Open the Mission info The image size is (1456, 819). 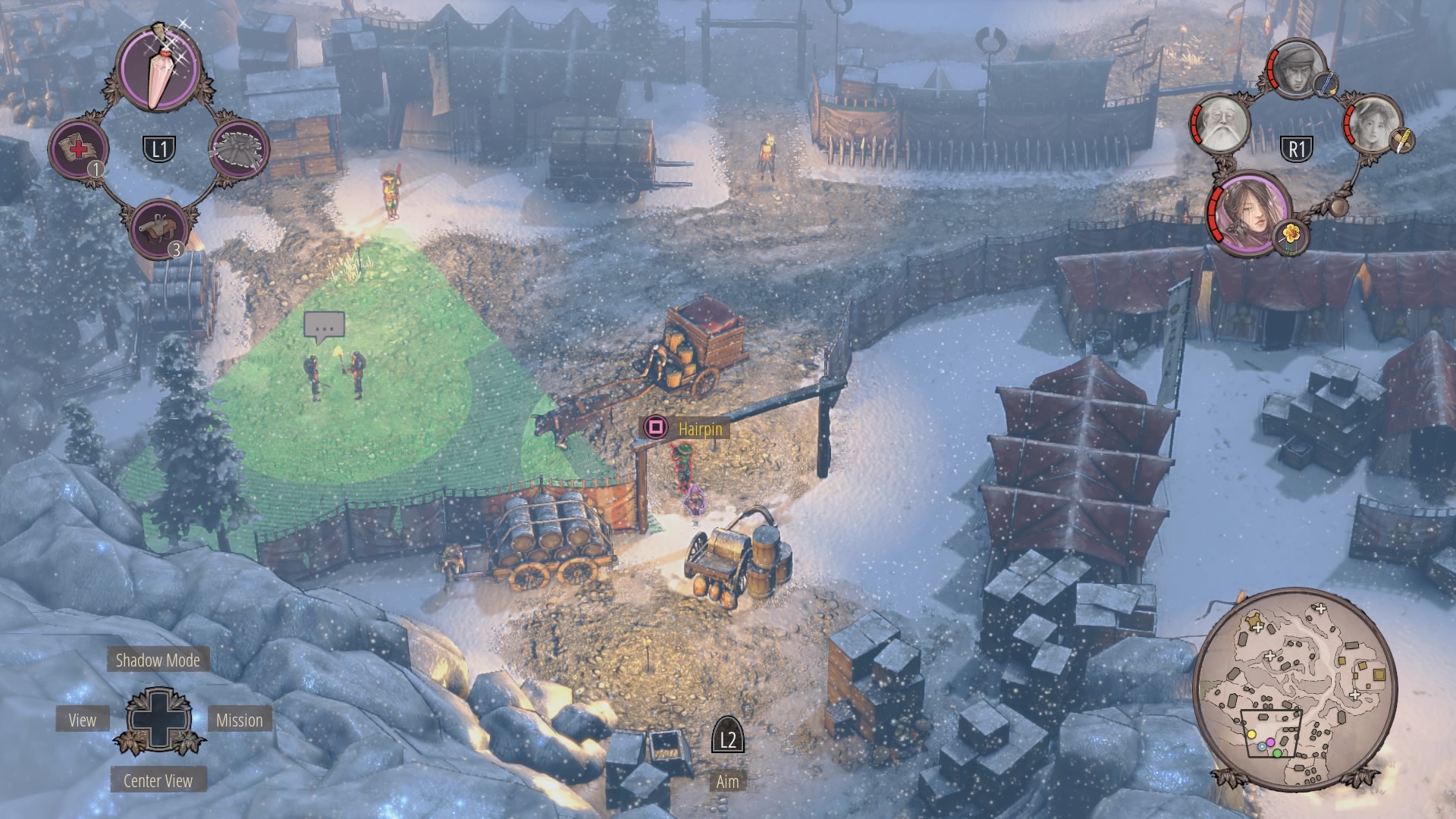[x=239, y=720]
